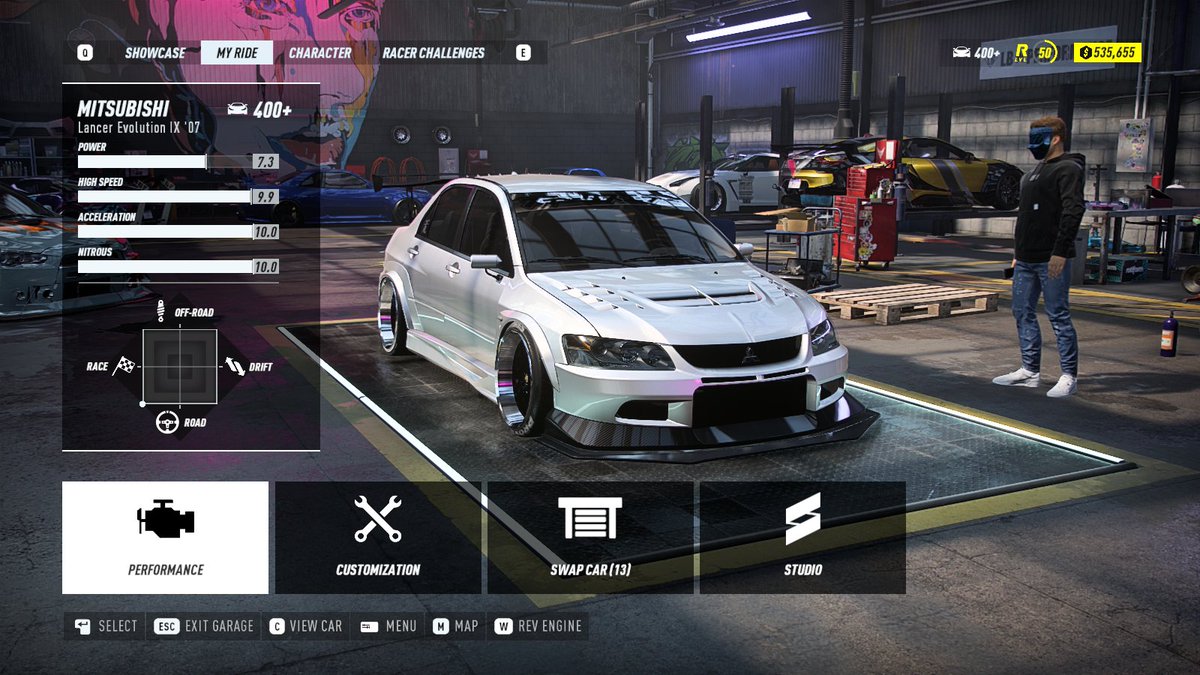
Task: Switch to the Showcase tab
Action: 155,53
